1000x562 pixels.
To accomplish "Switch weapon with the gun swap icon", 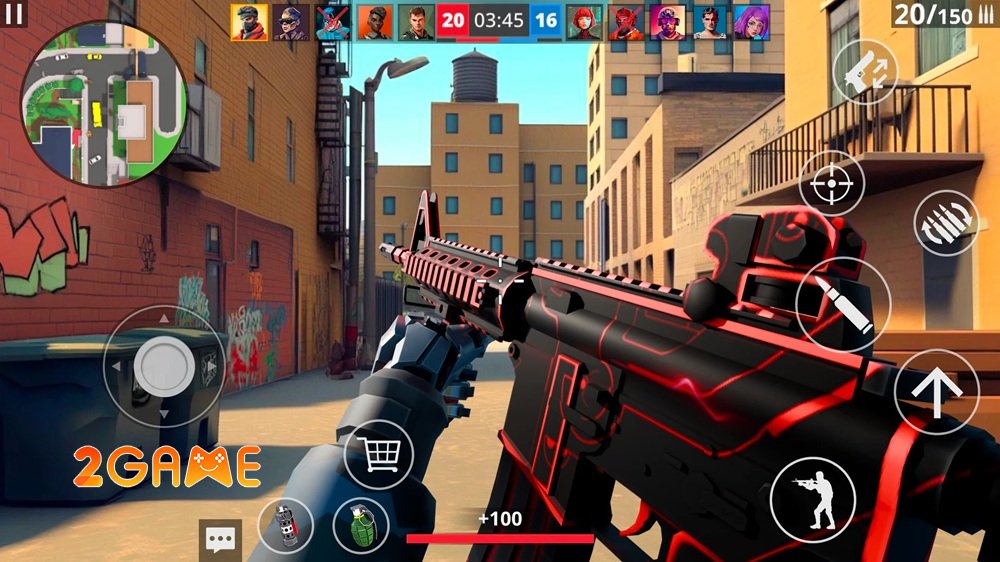I will [x=864, y=72].
